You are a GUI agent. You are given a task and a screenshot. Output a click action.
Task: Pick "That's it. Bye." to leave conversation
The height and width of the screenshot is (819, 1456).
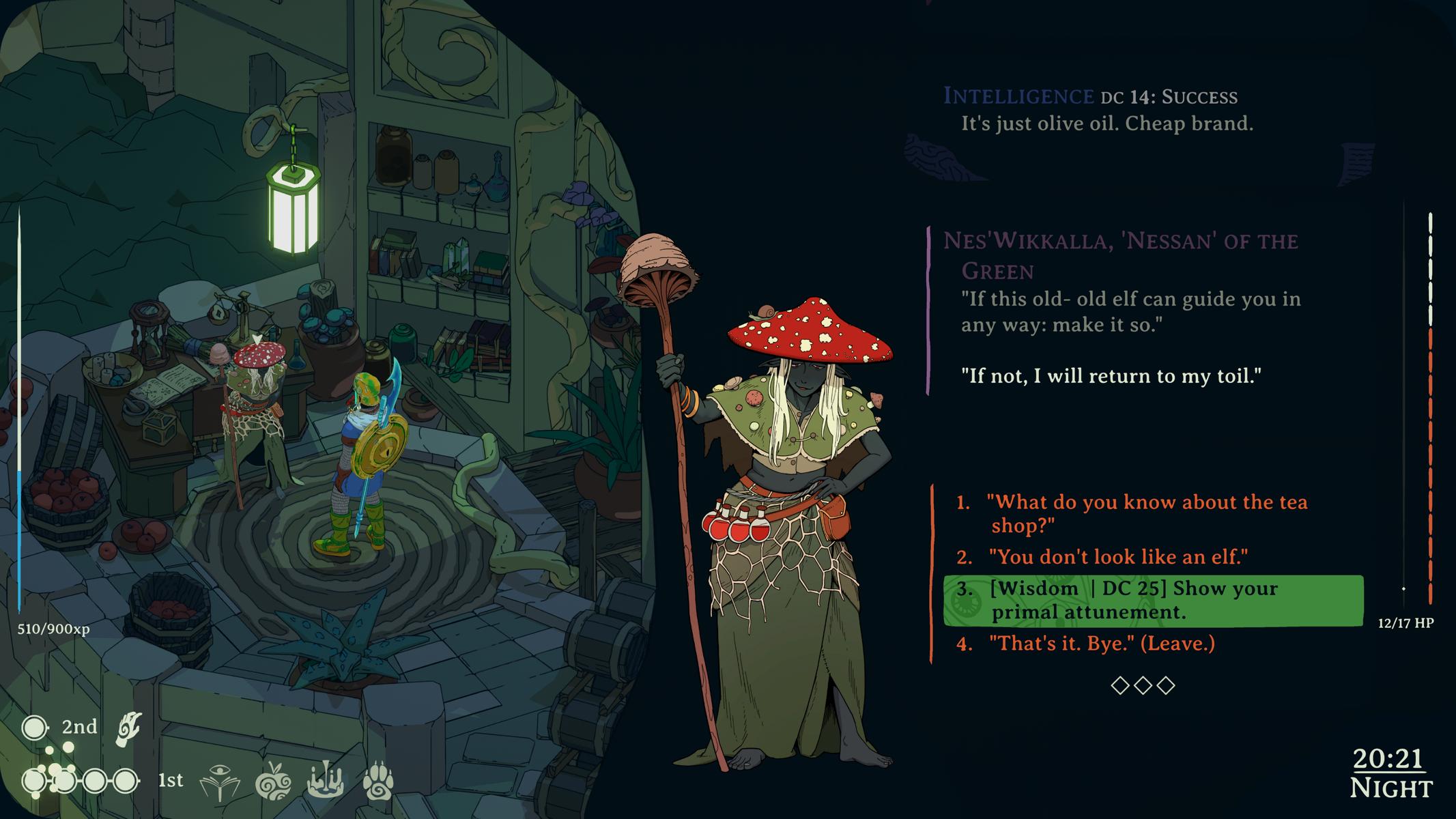(x=1102, y=643)
